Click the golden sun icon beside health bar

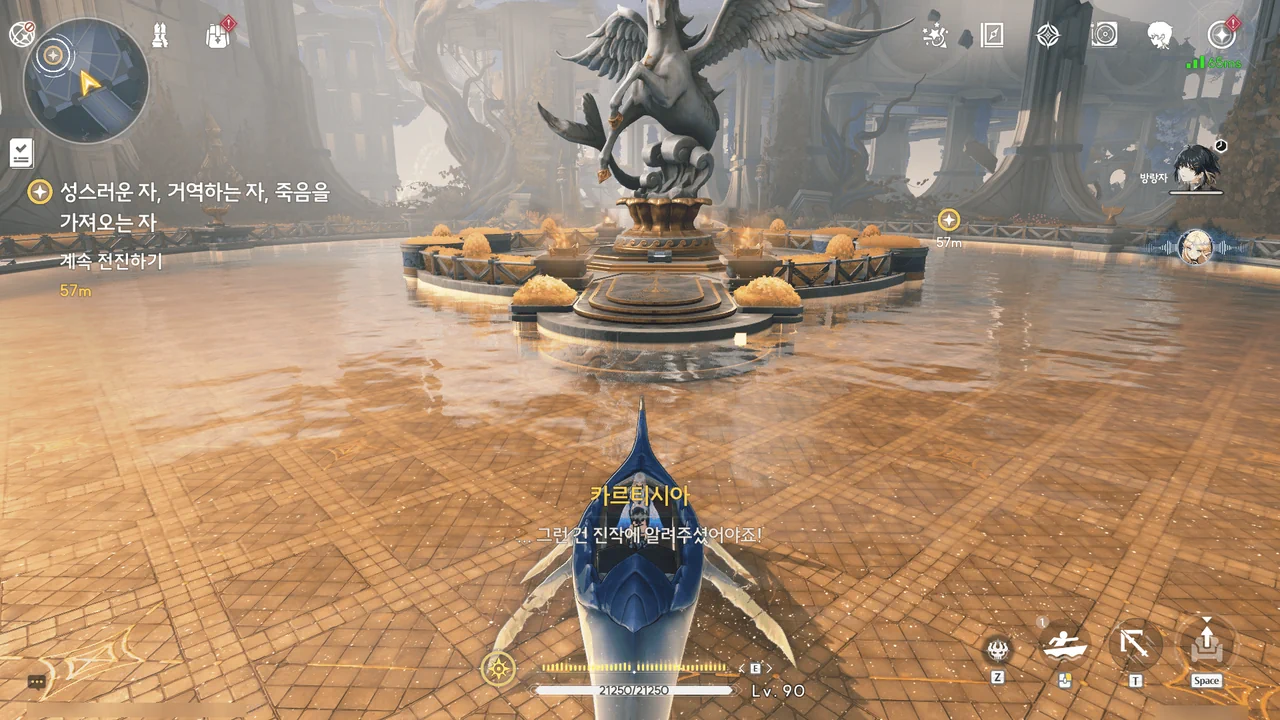click(x=498, y=667)
